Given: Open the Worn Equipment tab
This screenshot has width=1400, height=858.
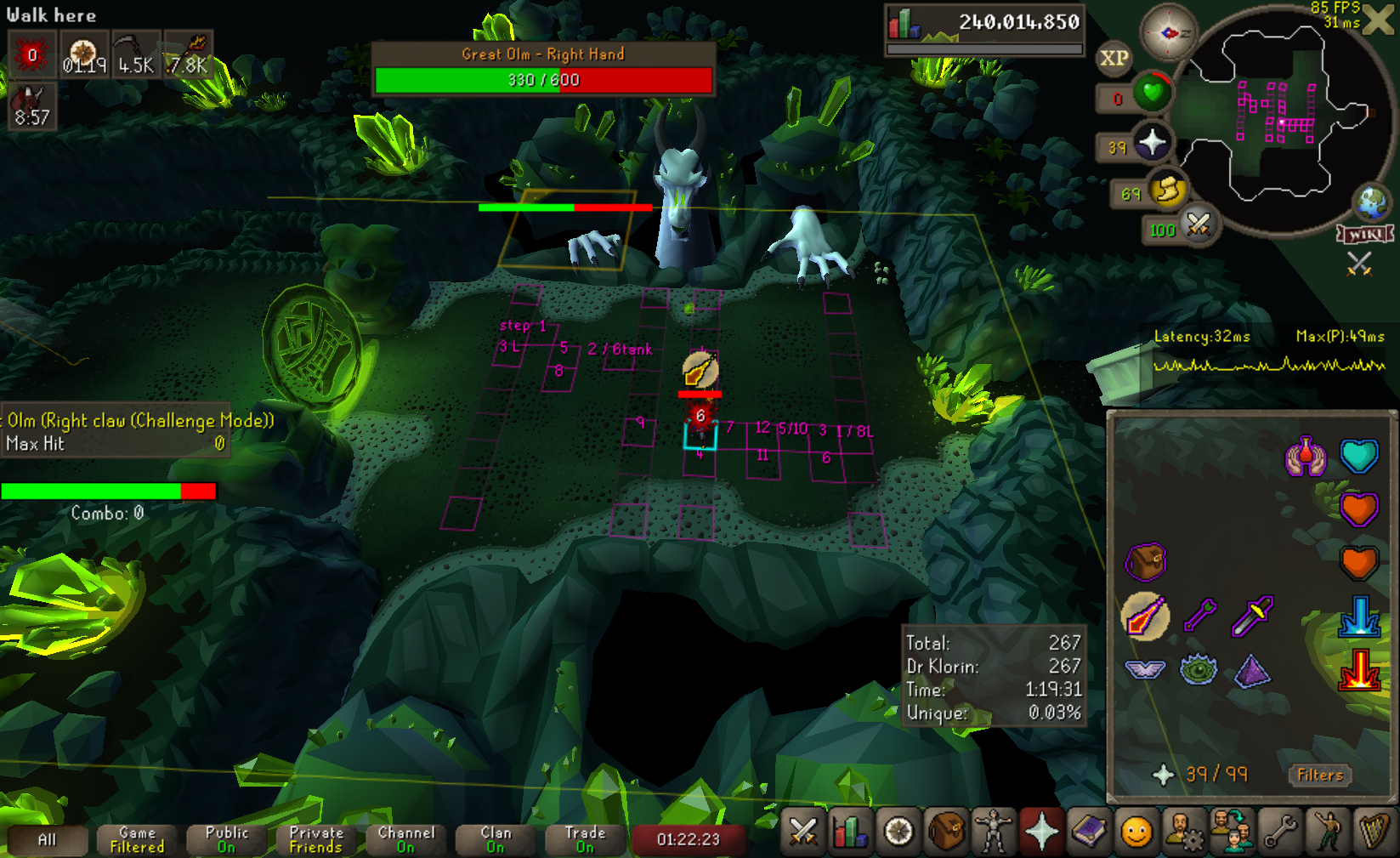Looking at the screenshot, I should point(993,832).
